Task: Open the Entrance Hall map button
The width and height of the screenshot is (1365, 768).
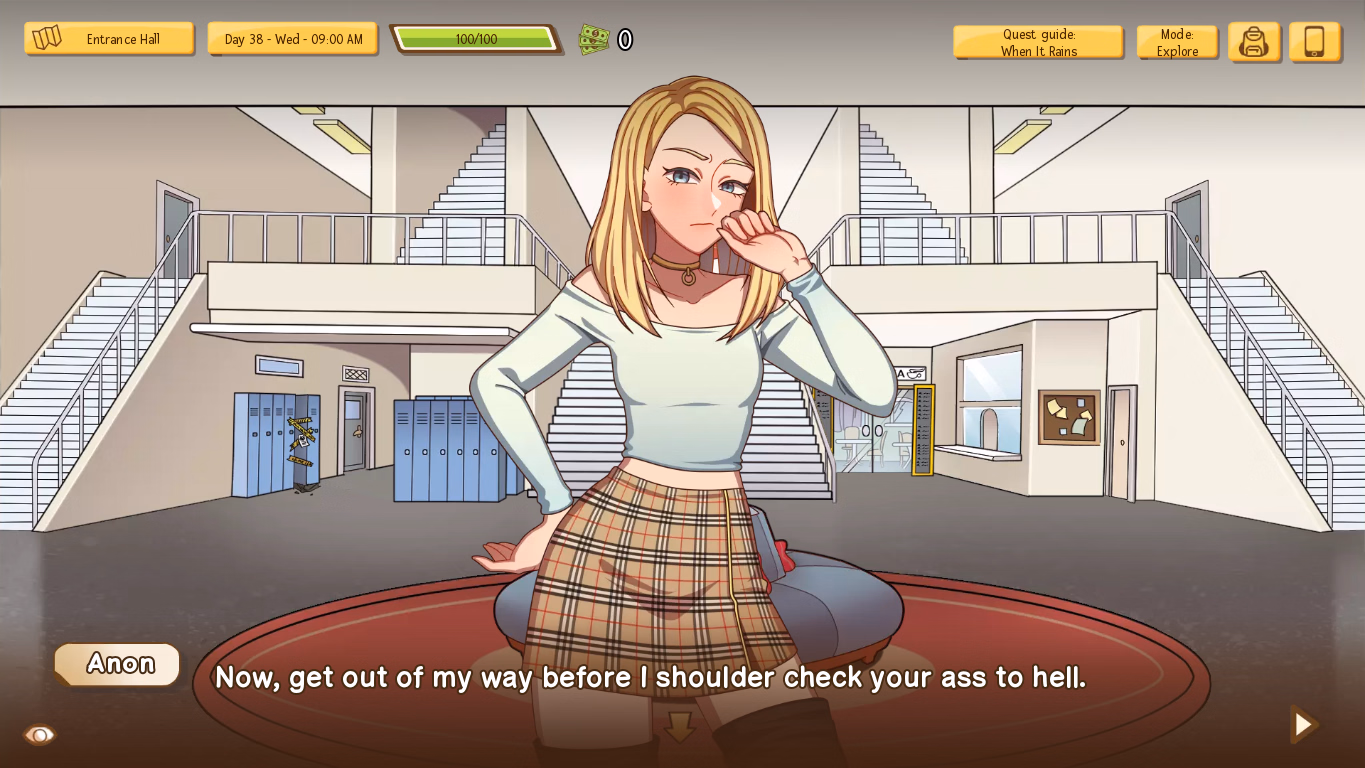Action: 109,39
